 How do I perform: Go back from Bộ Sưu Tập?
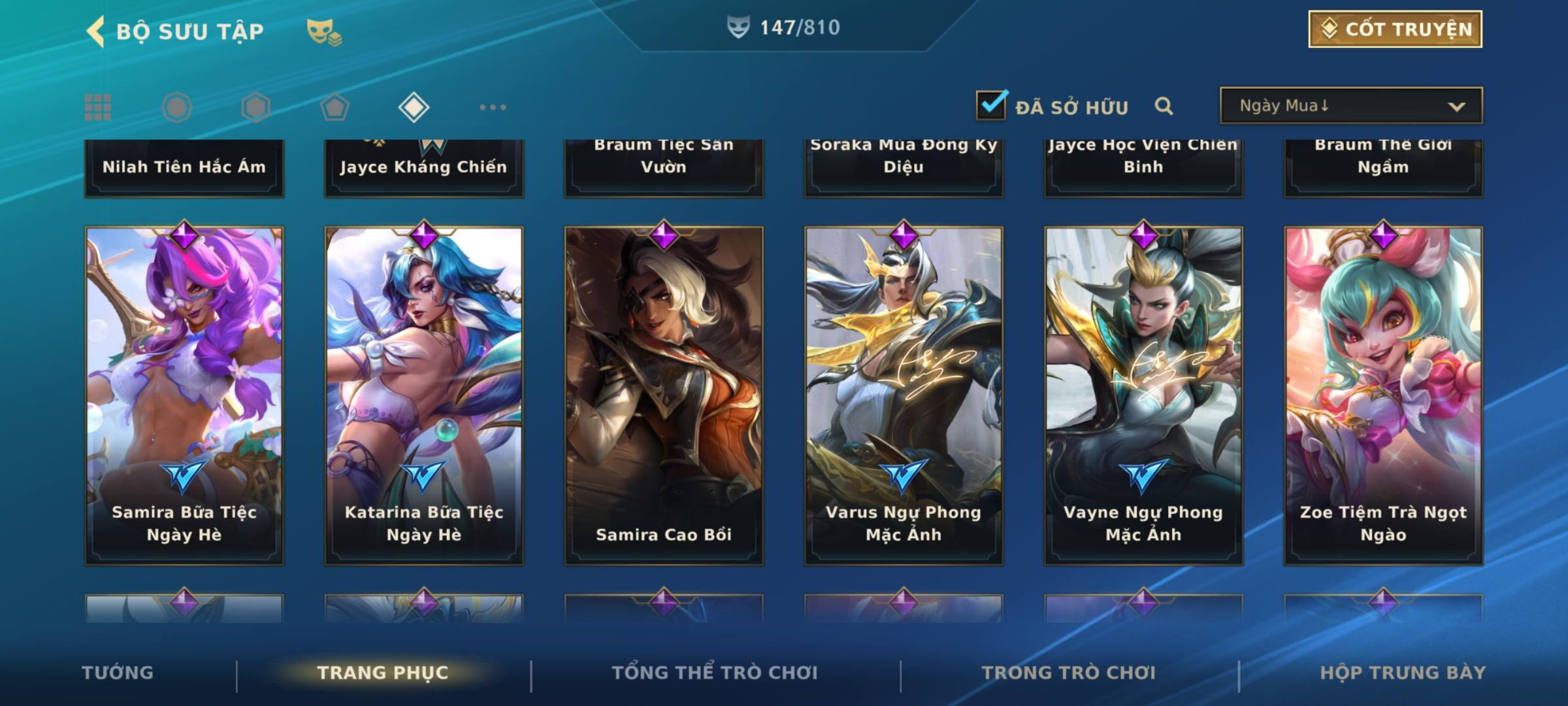97,31
